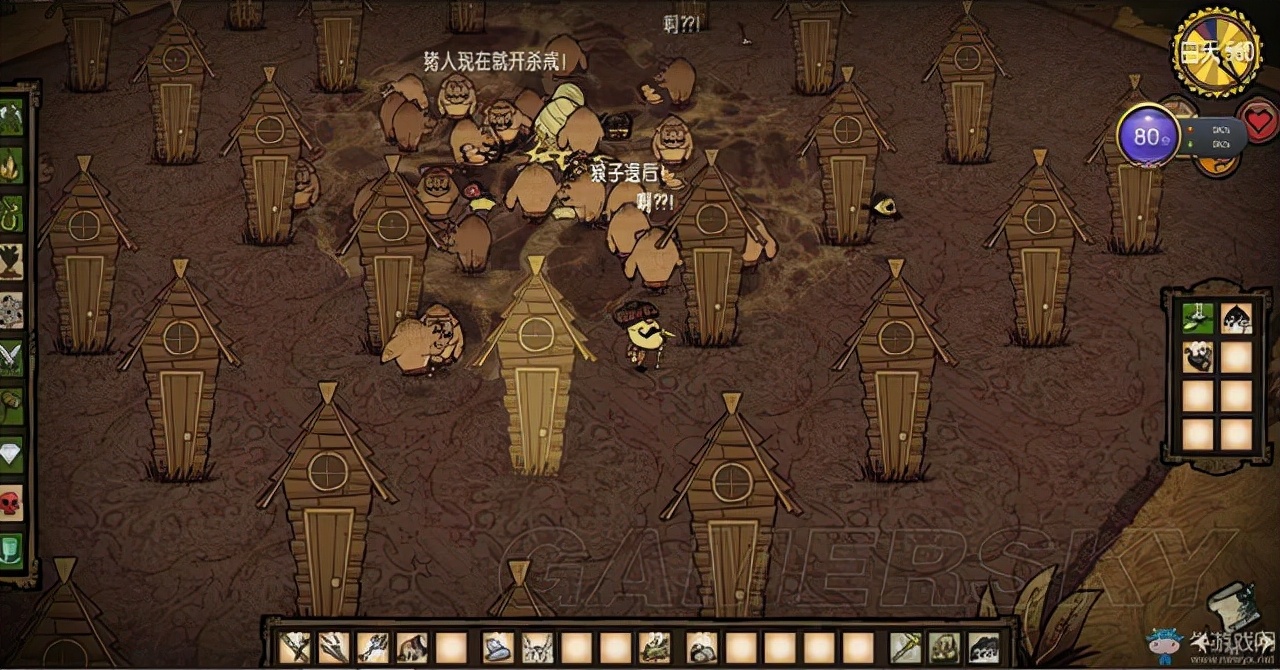Pick the golden pickaxe hand slot

coord(906,647)
